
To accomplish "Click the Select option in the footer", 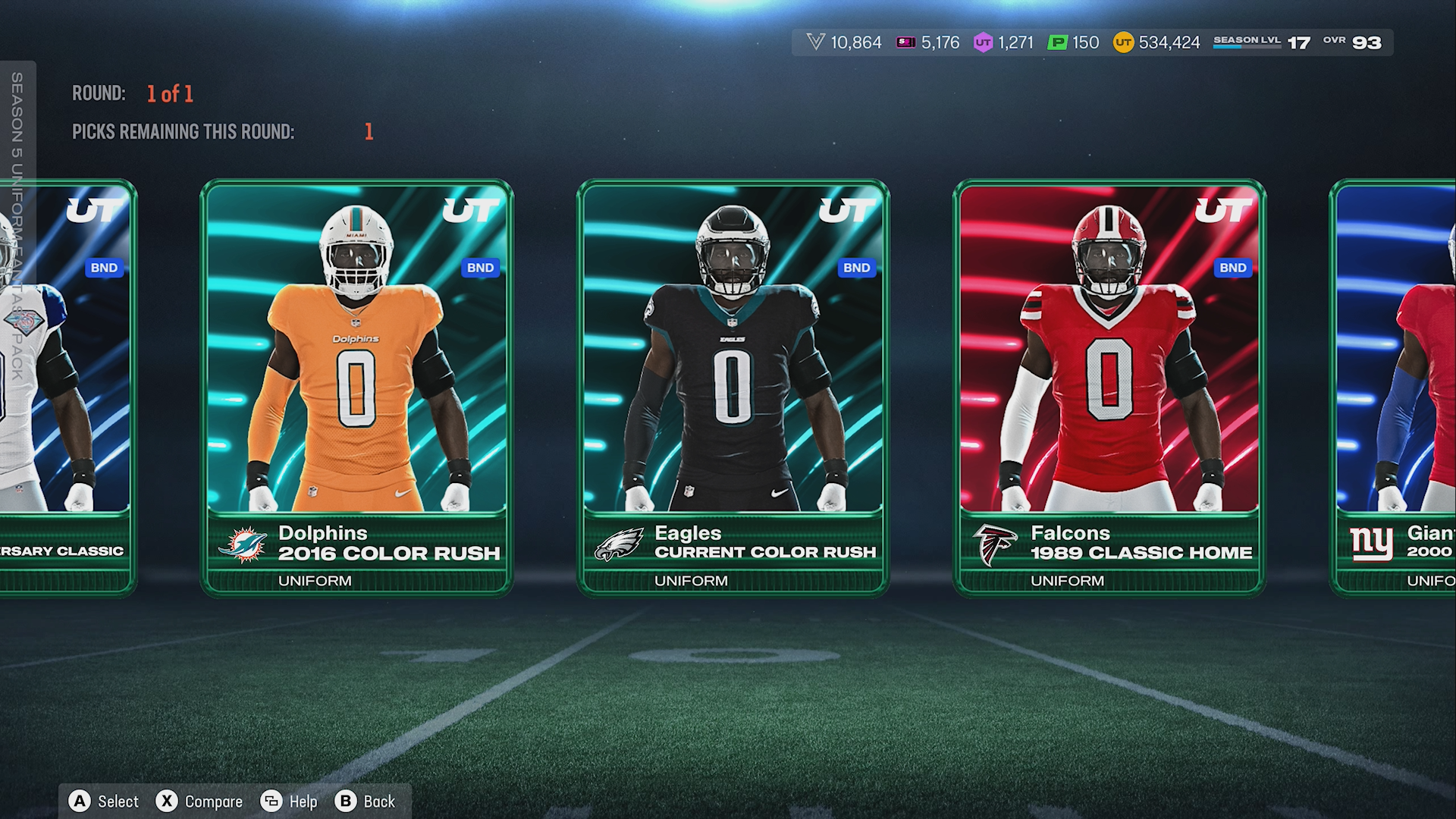I will pos(105,802).
